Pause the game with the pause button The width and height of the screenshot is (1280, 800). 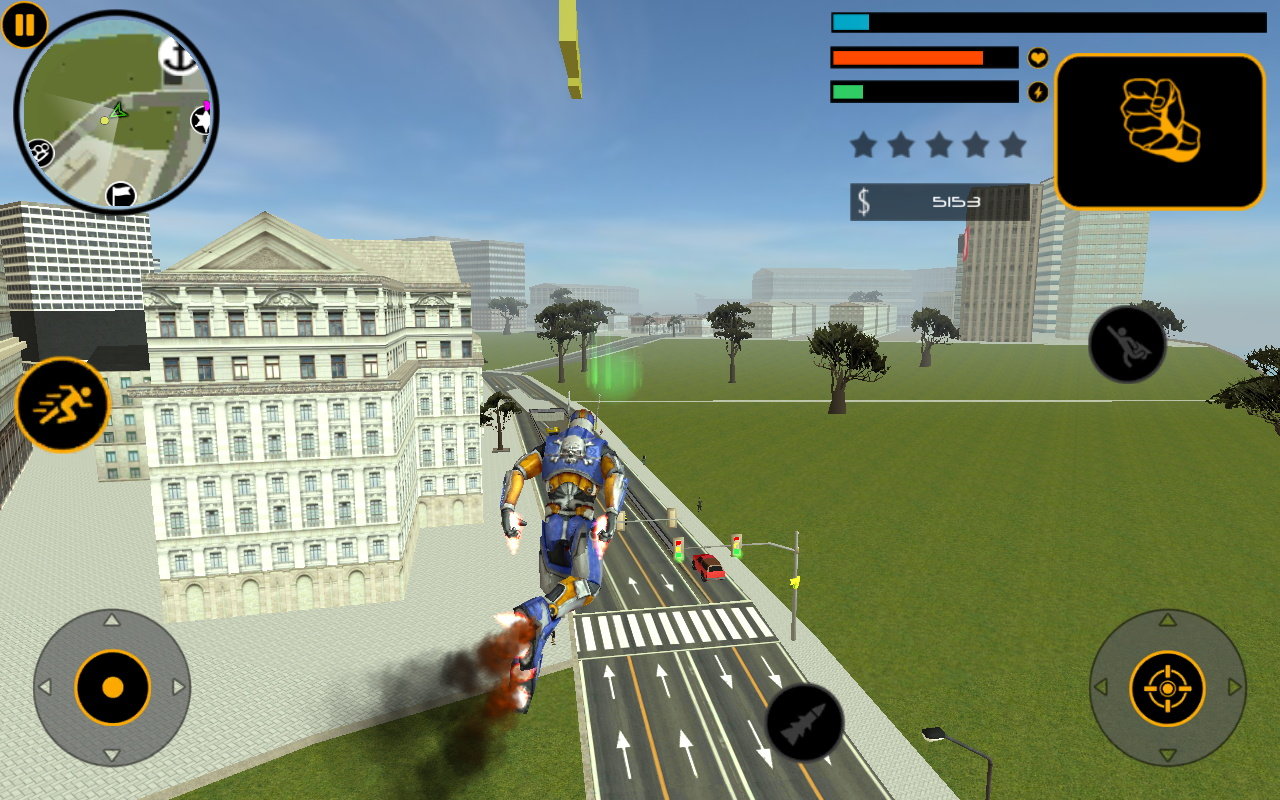point(24,24)
